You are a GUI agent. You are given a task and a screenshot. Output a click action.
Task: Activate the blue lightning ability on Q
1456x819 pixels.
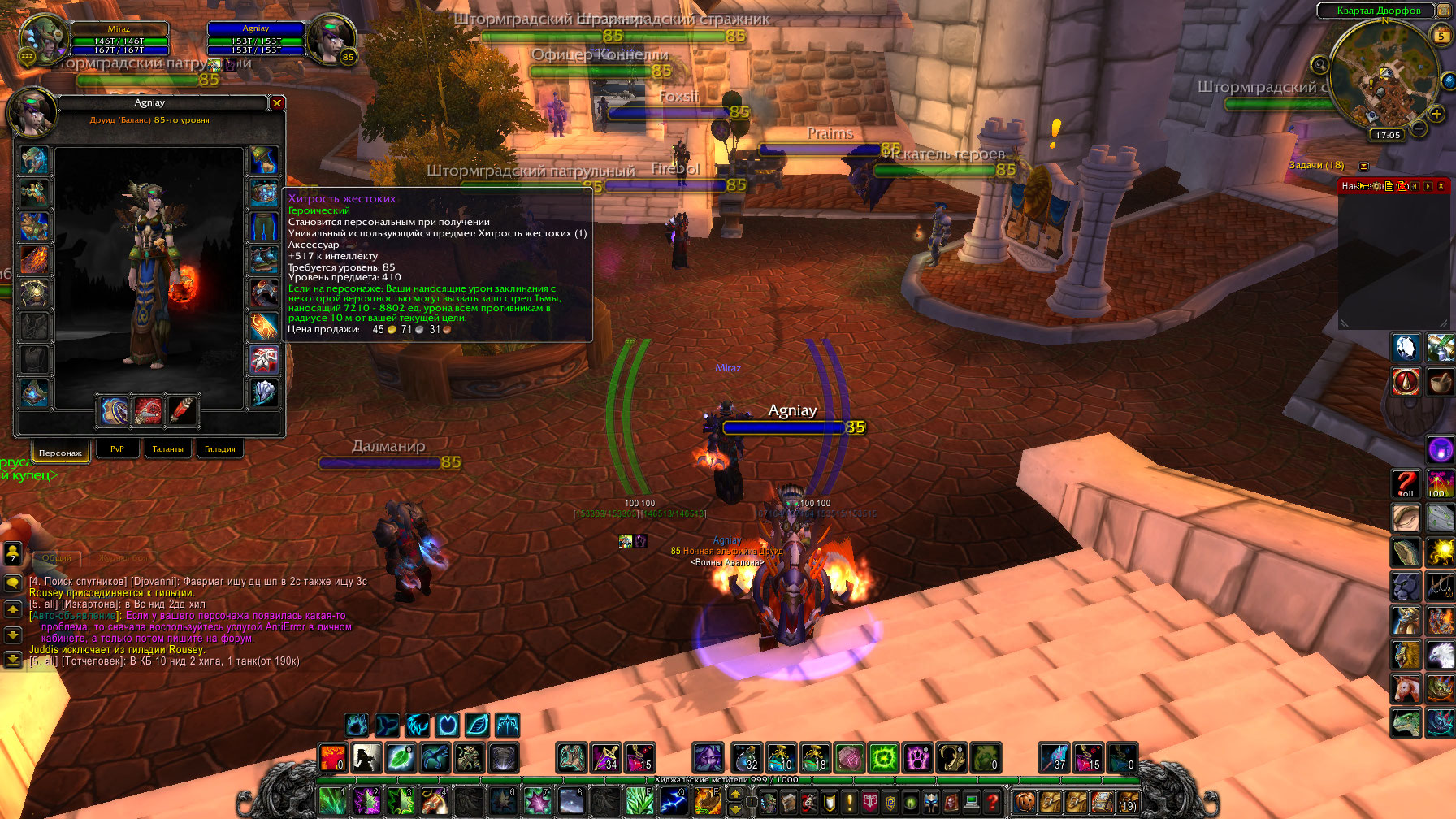pyautogui.click(x=674, y=801)
